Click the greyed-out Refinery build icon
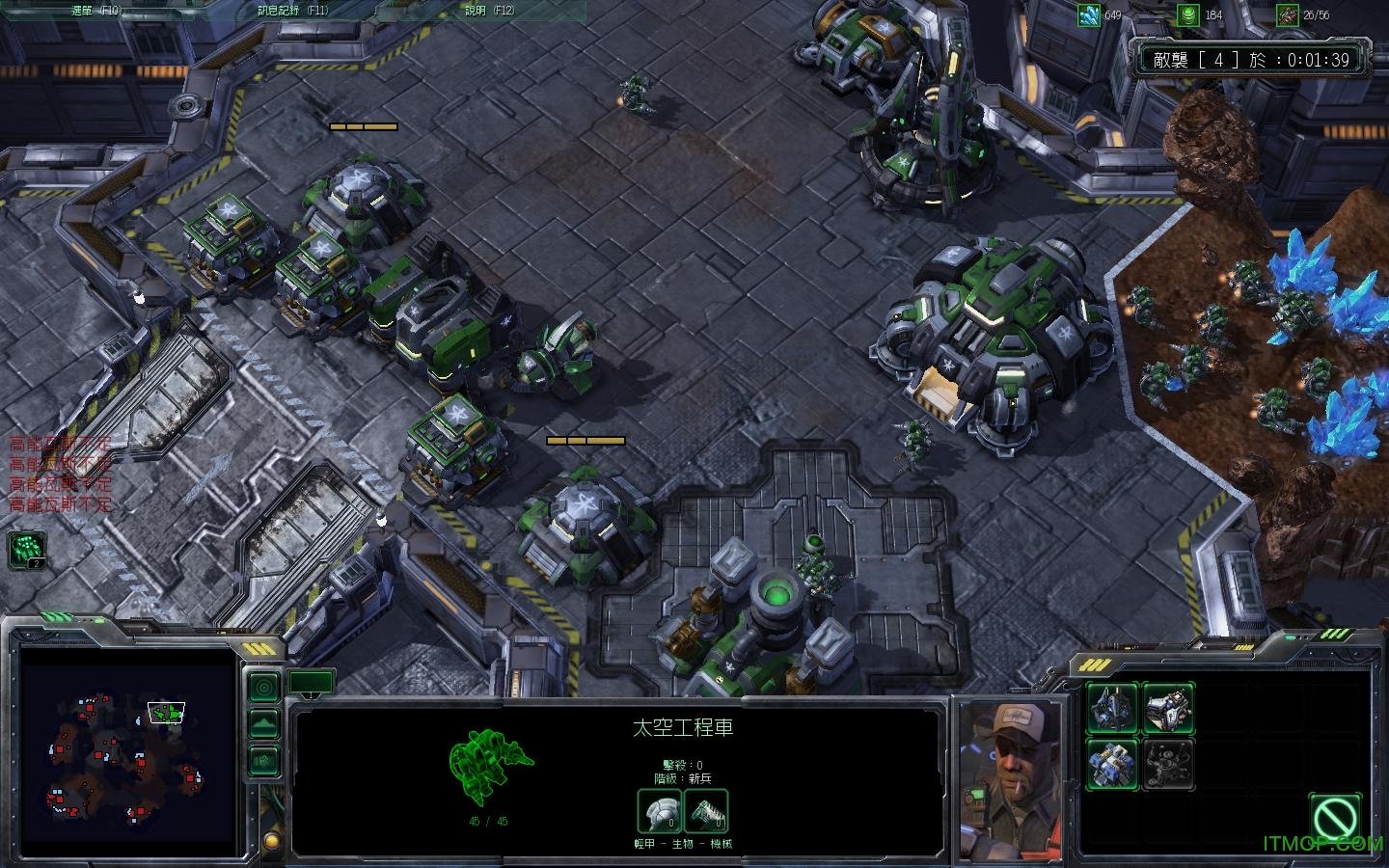This screenshot has width=1389, height=868. 1169,764
